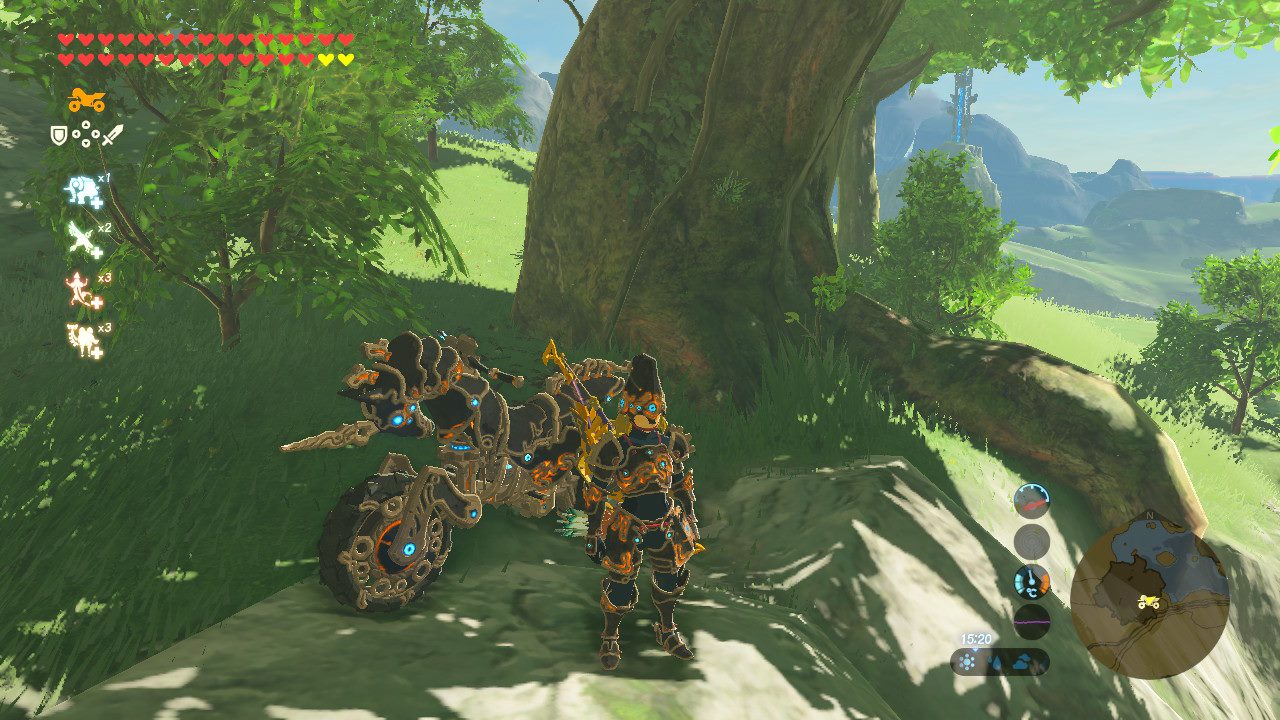Click the rain drops forecast icon
The width and height of the screenshot is (1280, 720).
(998, 662)
